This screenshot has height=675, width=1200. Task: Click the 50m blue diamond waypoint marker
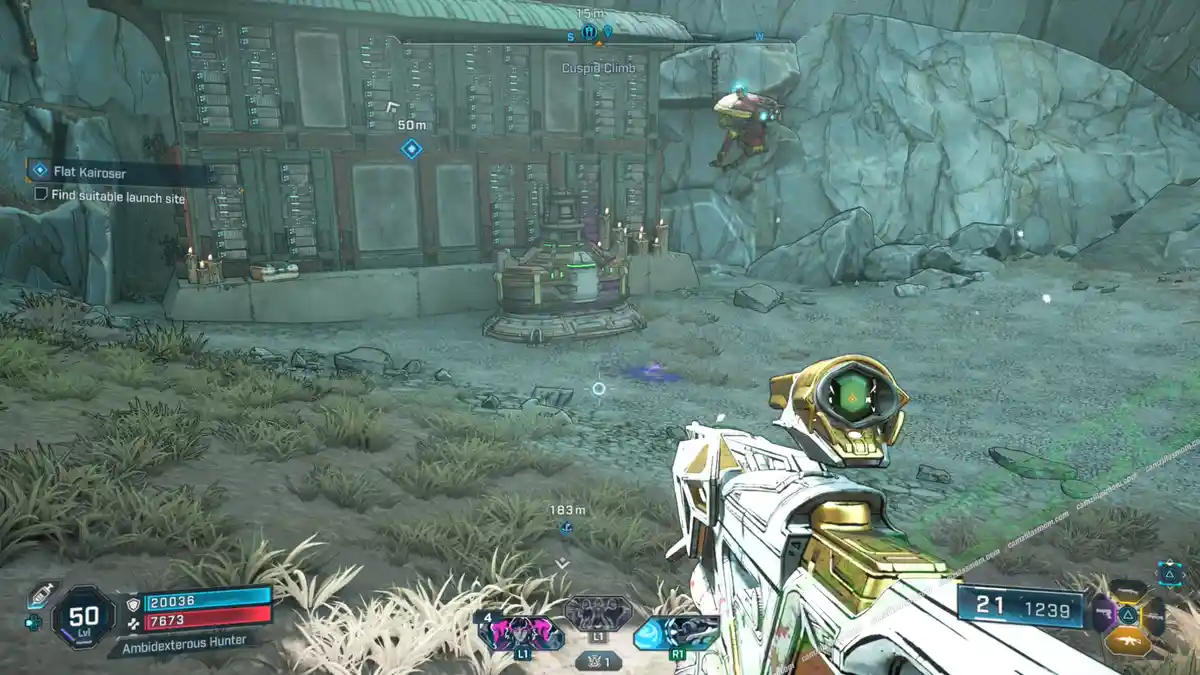point(411,149)
